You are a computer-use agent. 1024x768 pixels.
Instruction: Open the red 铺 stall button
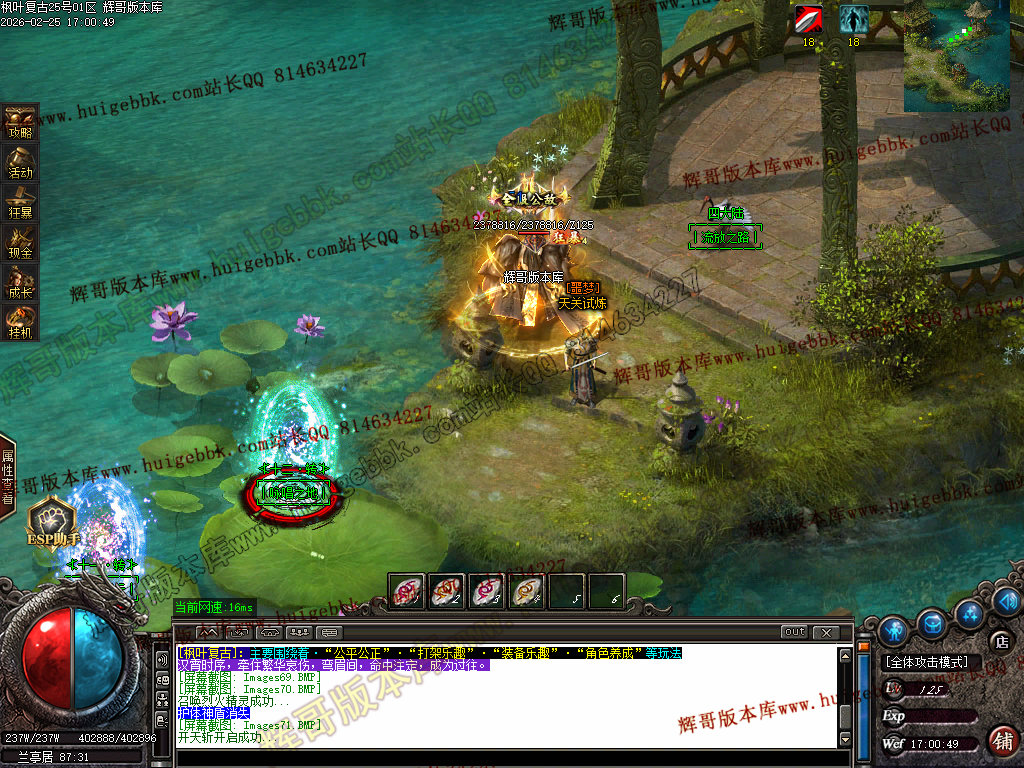[x=1003, y=740]
